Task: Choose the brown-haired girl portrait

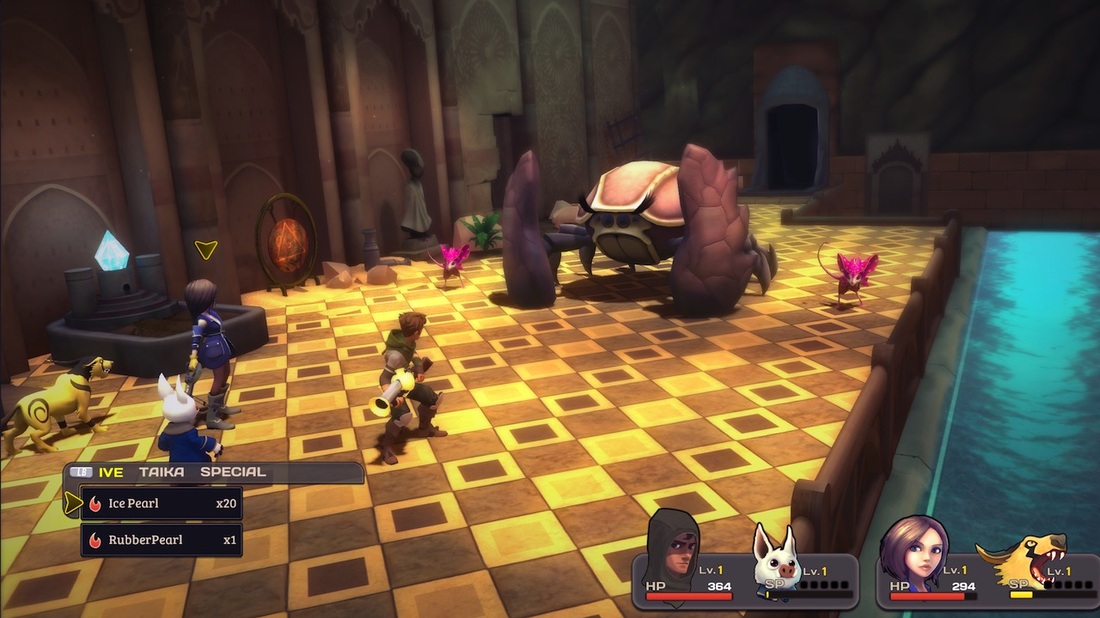Action: coord(913,551)
